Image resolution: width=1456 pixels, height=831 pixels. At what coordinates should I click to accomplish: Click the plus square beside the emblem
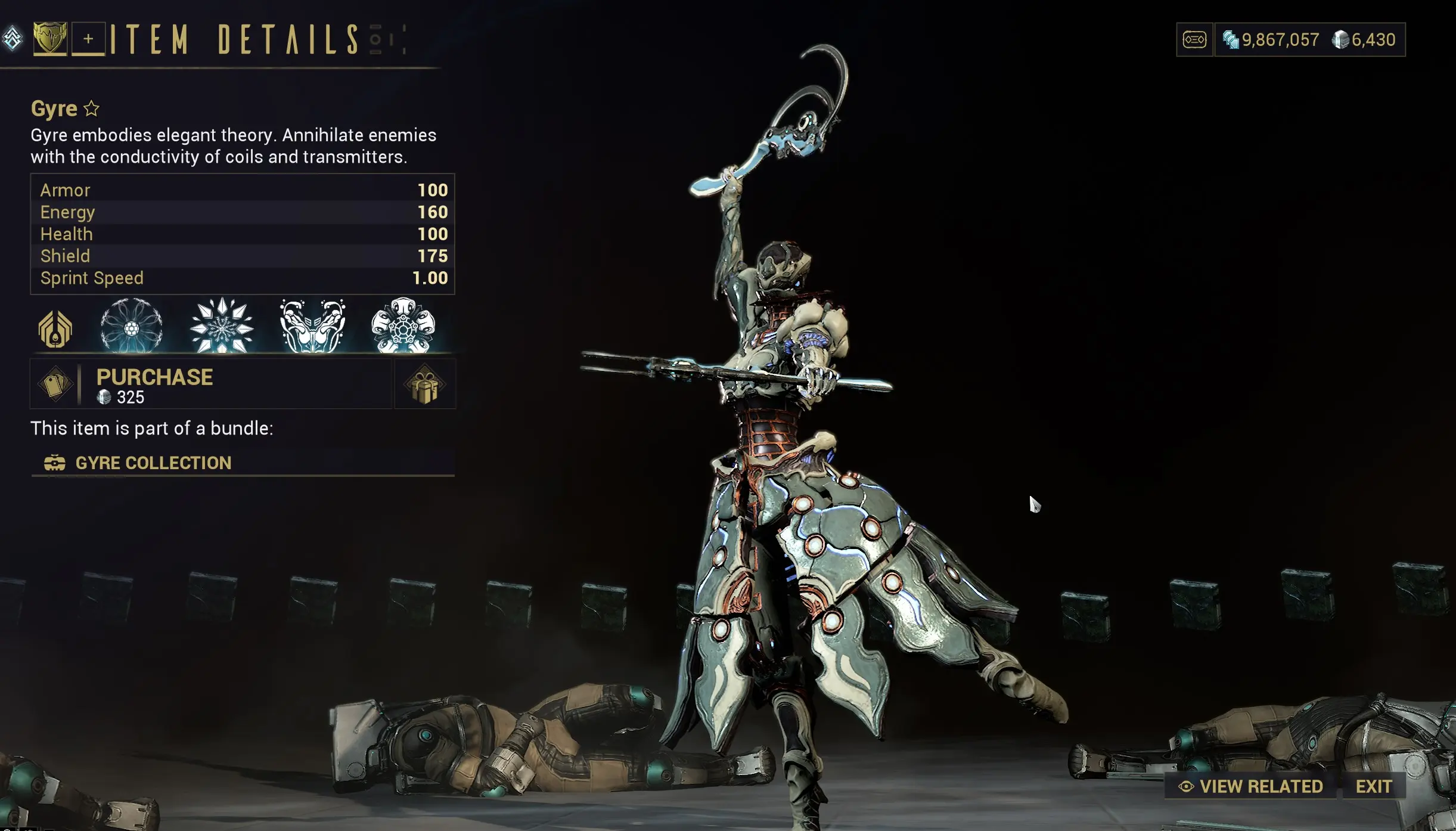coord(88,41)
